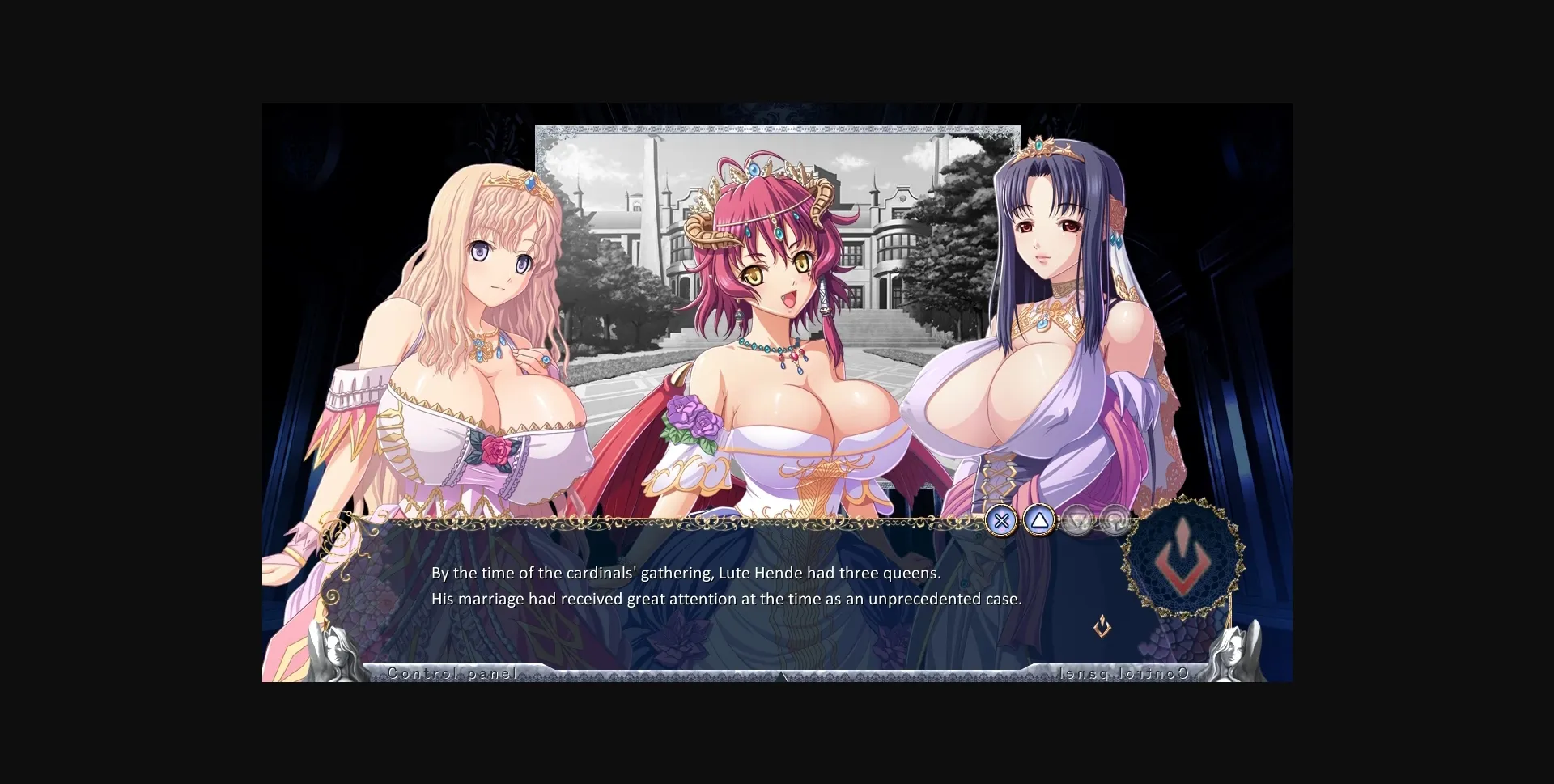Click the small red diamond continue marker
Screen dimensions: 1554x784
click(1101, 627)
